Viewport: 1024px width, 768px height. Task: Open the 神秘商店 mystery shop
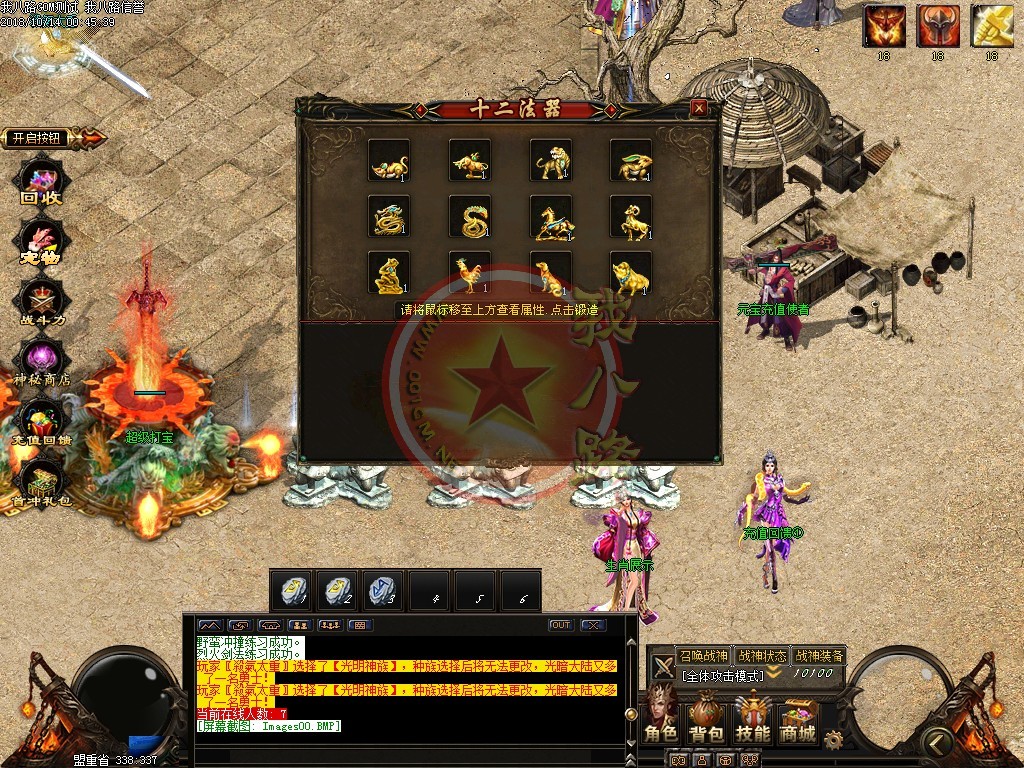click(42, 362)
